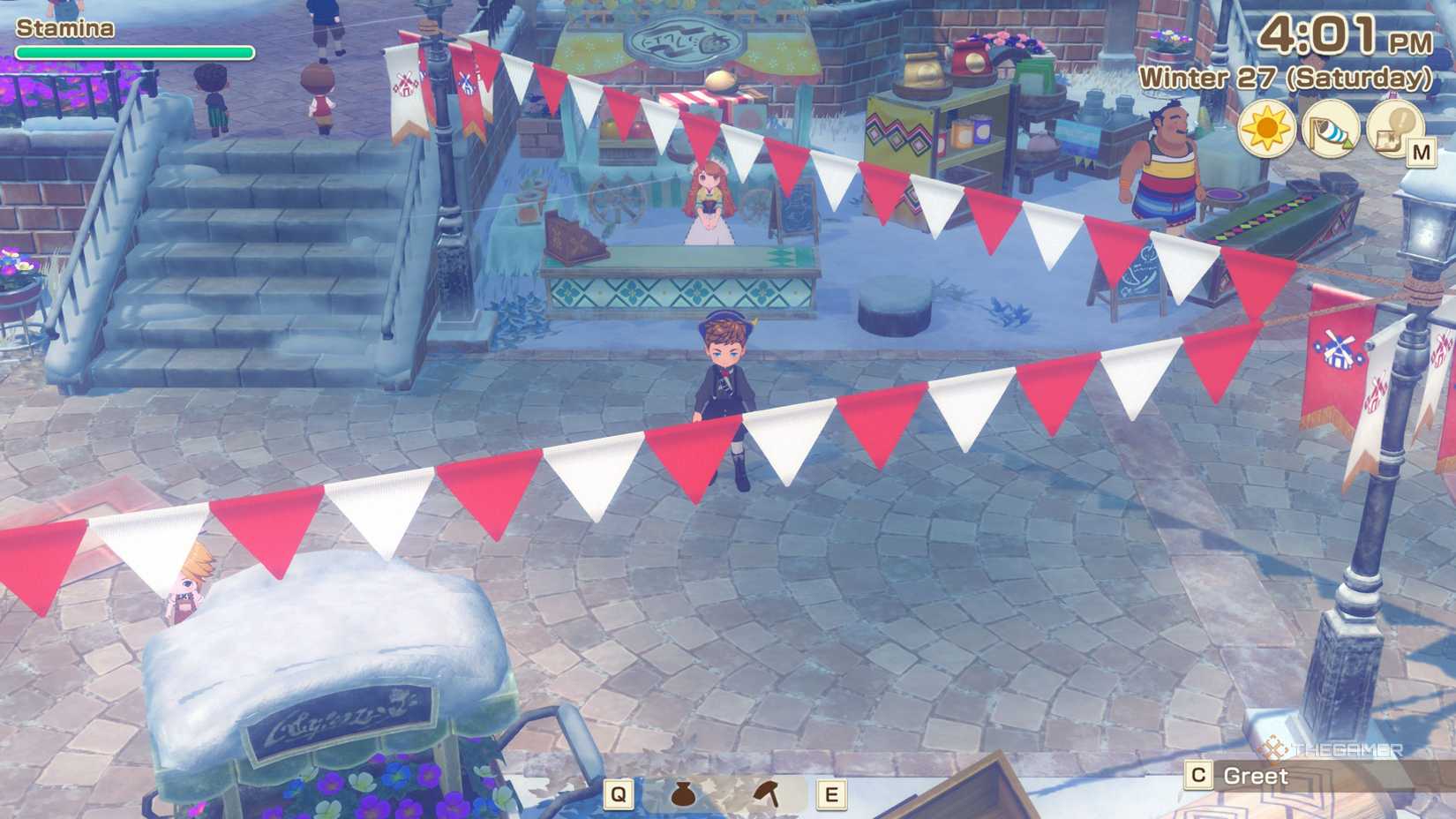Click the Winter 27 (Saturday) date label
The image size is (1456, 819).
1285,78
